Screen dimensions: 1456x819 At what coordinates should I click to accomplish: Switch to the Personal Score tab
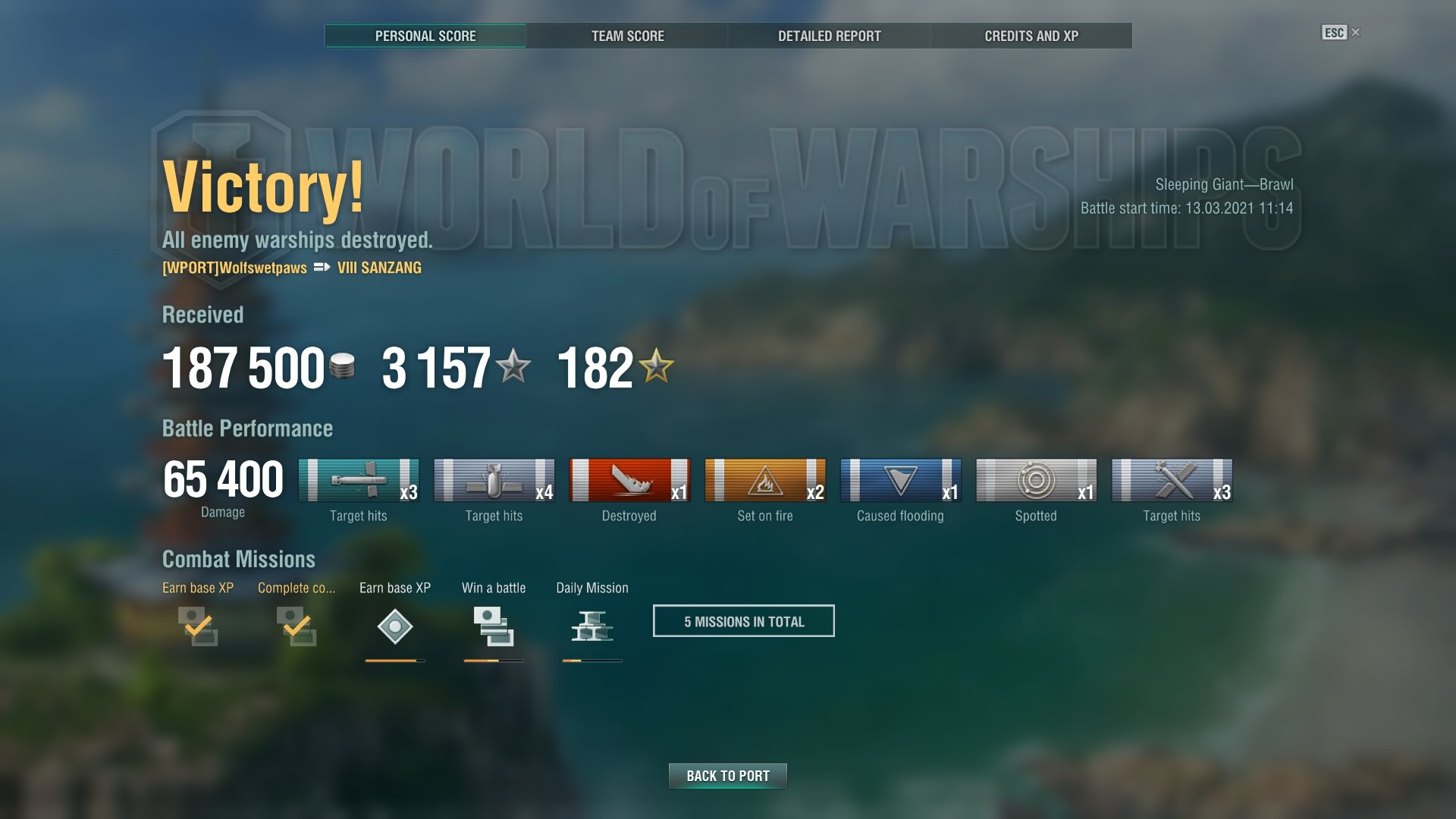(x=425, y=36)
